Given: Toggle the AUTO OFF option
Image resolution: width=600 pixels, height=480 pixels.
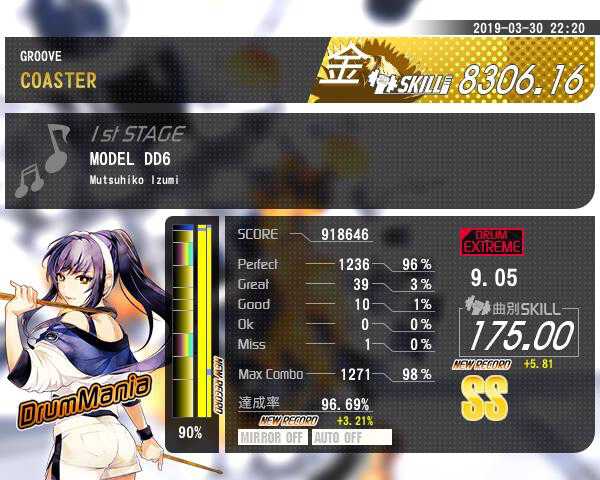Looking at the screenshot, I should pos(351,437).
